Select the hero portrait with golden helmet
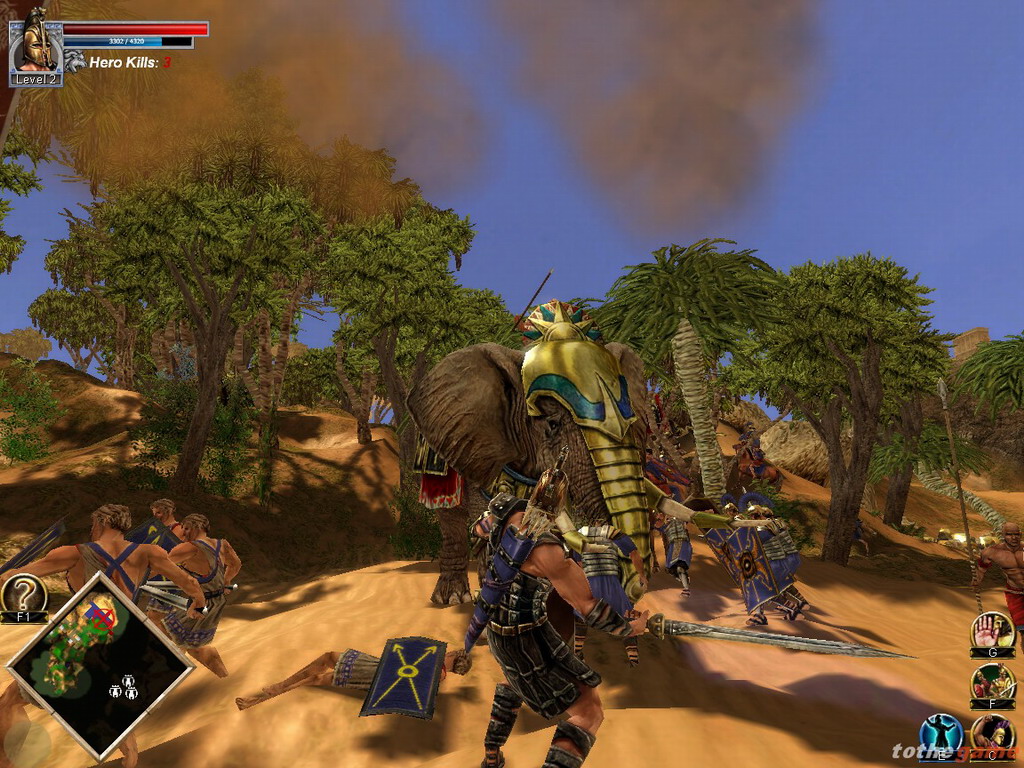Screen dimensions: 1024x768 (36, 44)
